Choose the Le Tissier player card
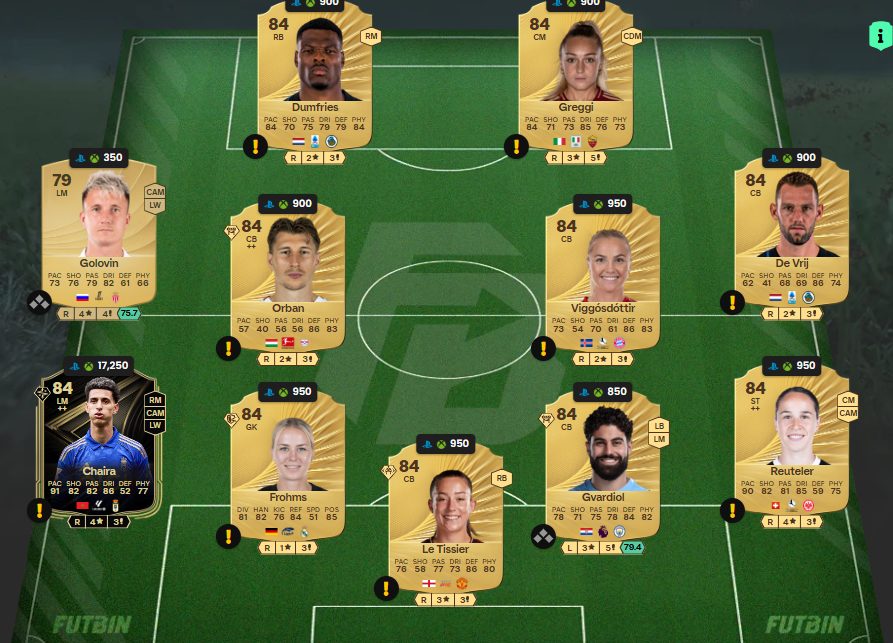Image resolution: width=893 pixels, height=643 pixels. point(445,520)
